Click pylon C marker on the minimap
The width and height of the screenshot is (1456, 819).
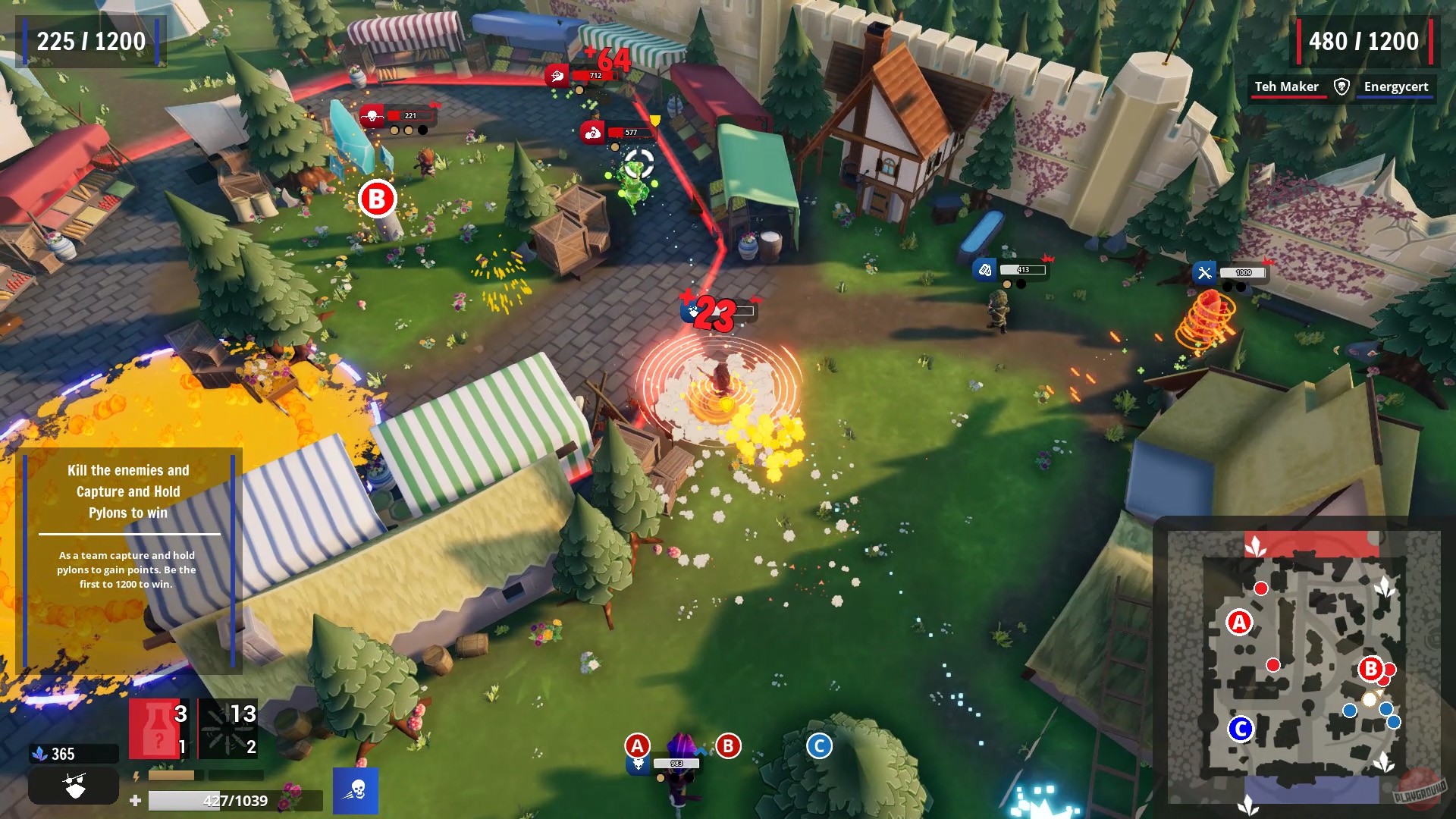tap(1242, 729)
